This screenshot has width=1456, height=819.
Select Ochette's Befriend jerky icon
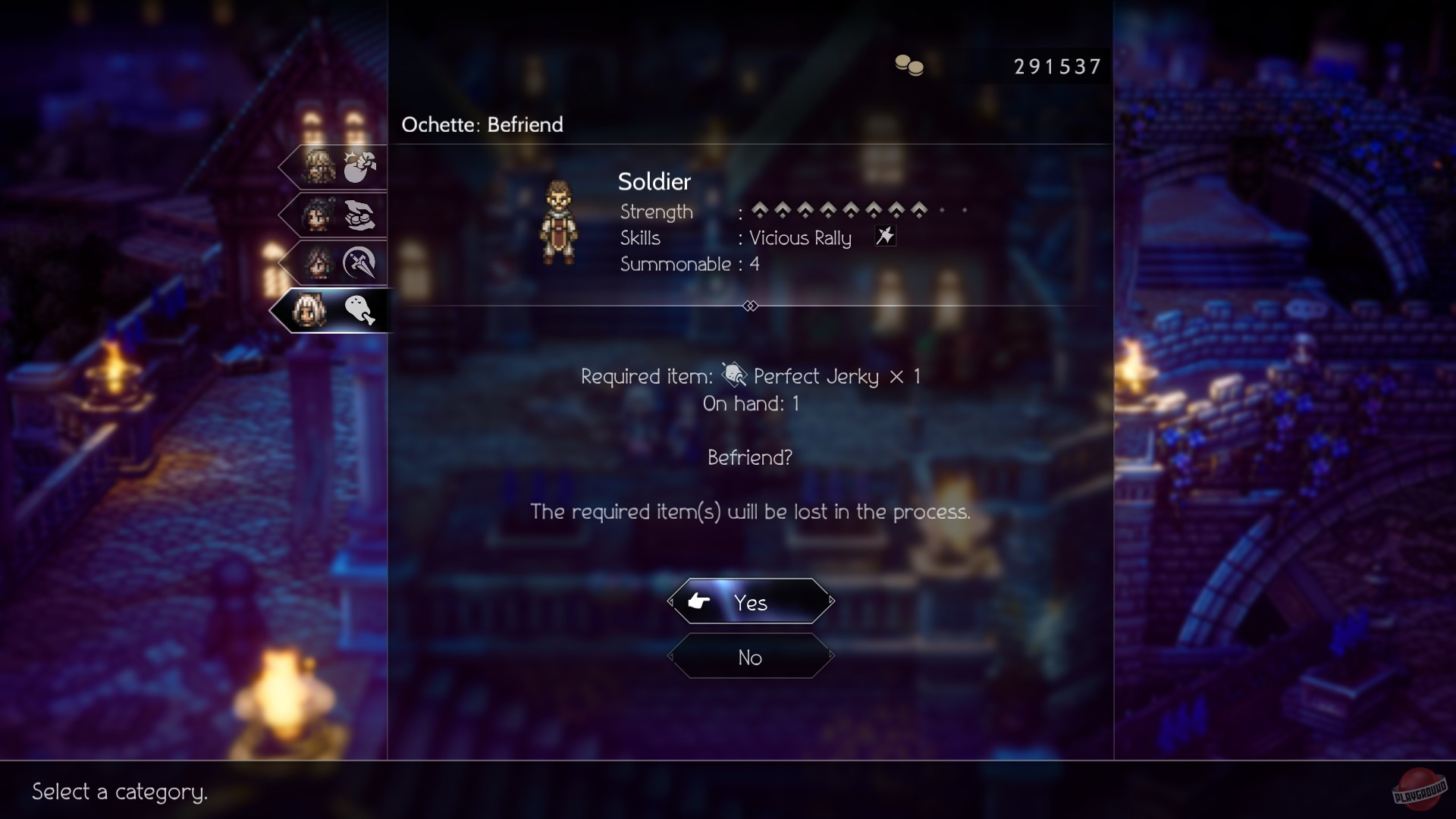(360, 311)
